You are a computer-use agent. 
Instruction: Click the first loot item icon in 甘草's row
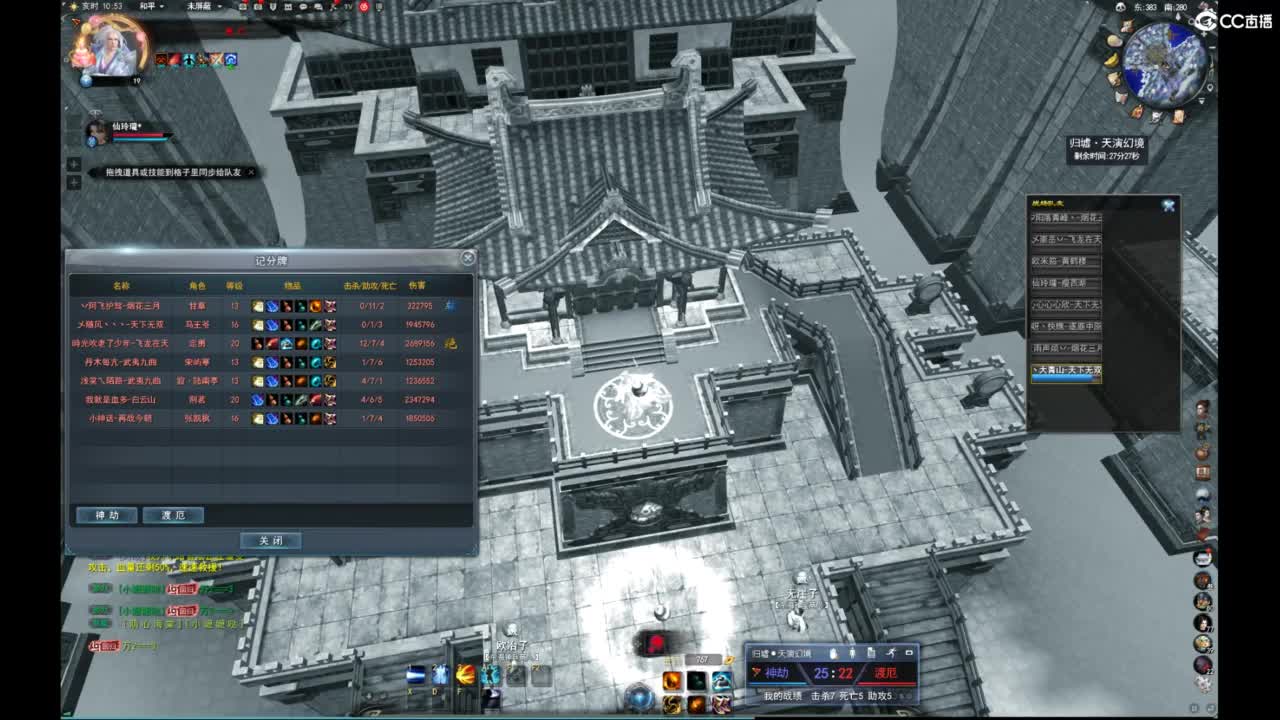257,306
